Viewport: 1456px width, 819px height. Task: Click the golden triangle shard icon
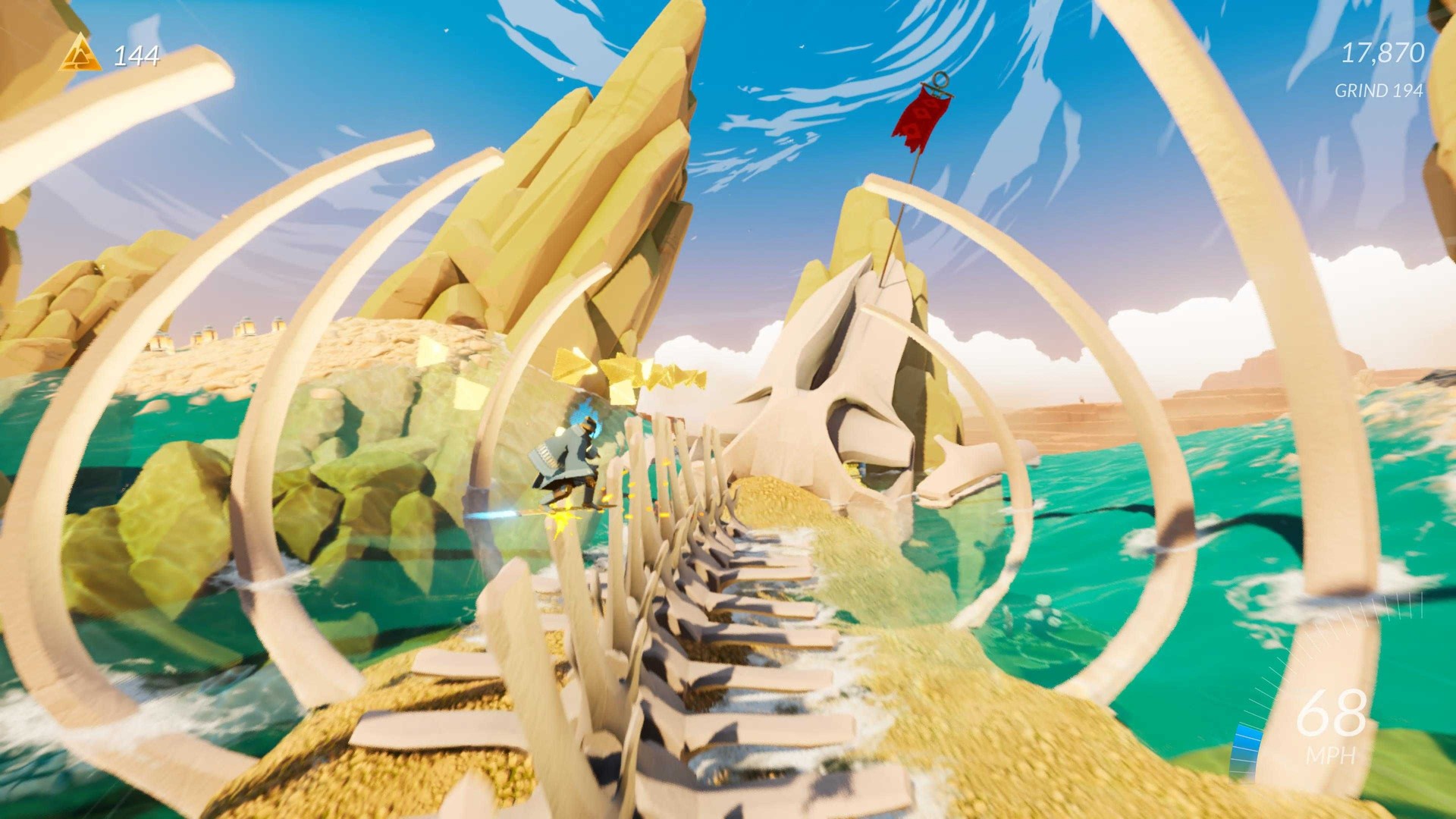point(80,55)
